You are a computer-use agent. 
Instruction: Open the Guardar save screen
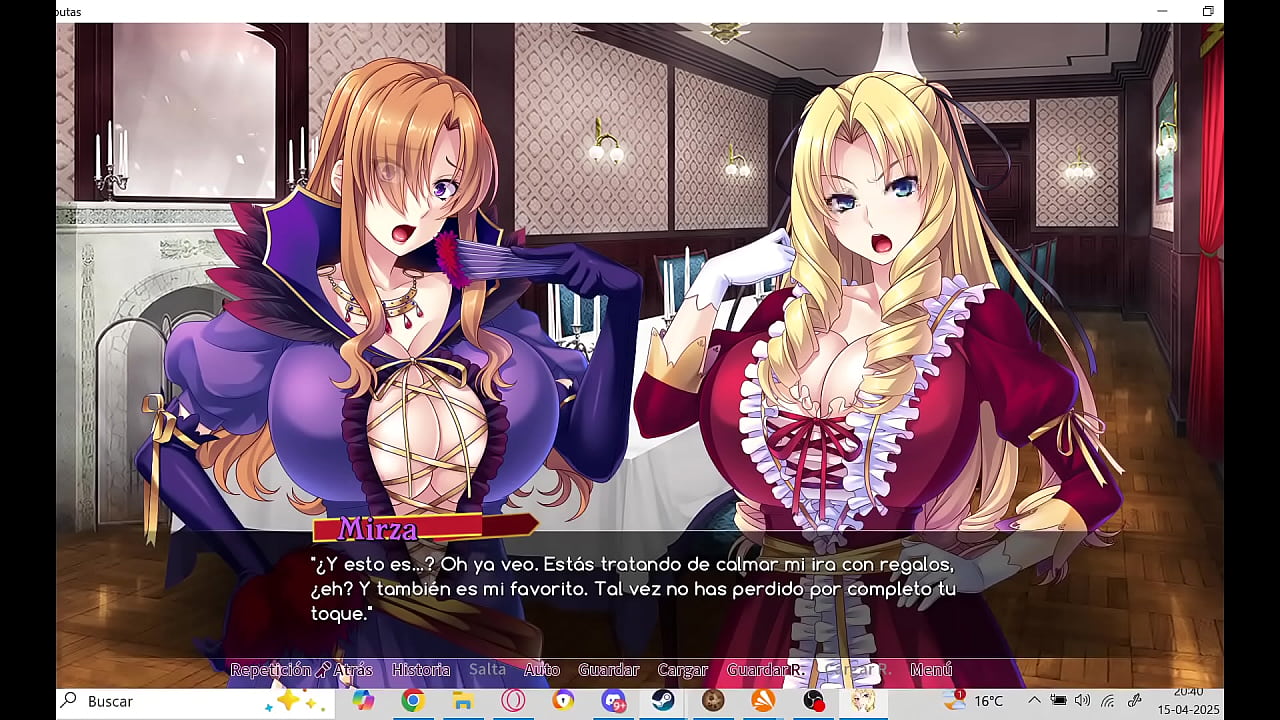pos(608,670)
